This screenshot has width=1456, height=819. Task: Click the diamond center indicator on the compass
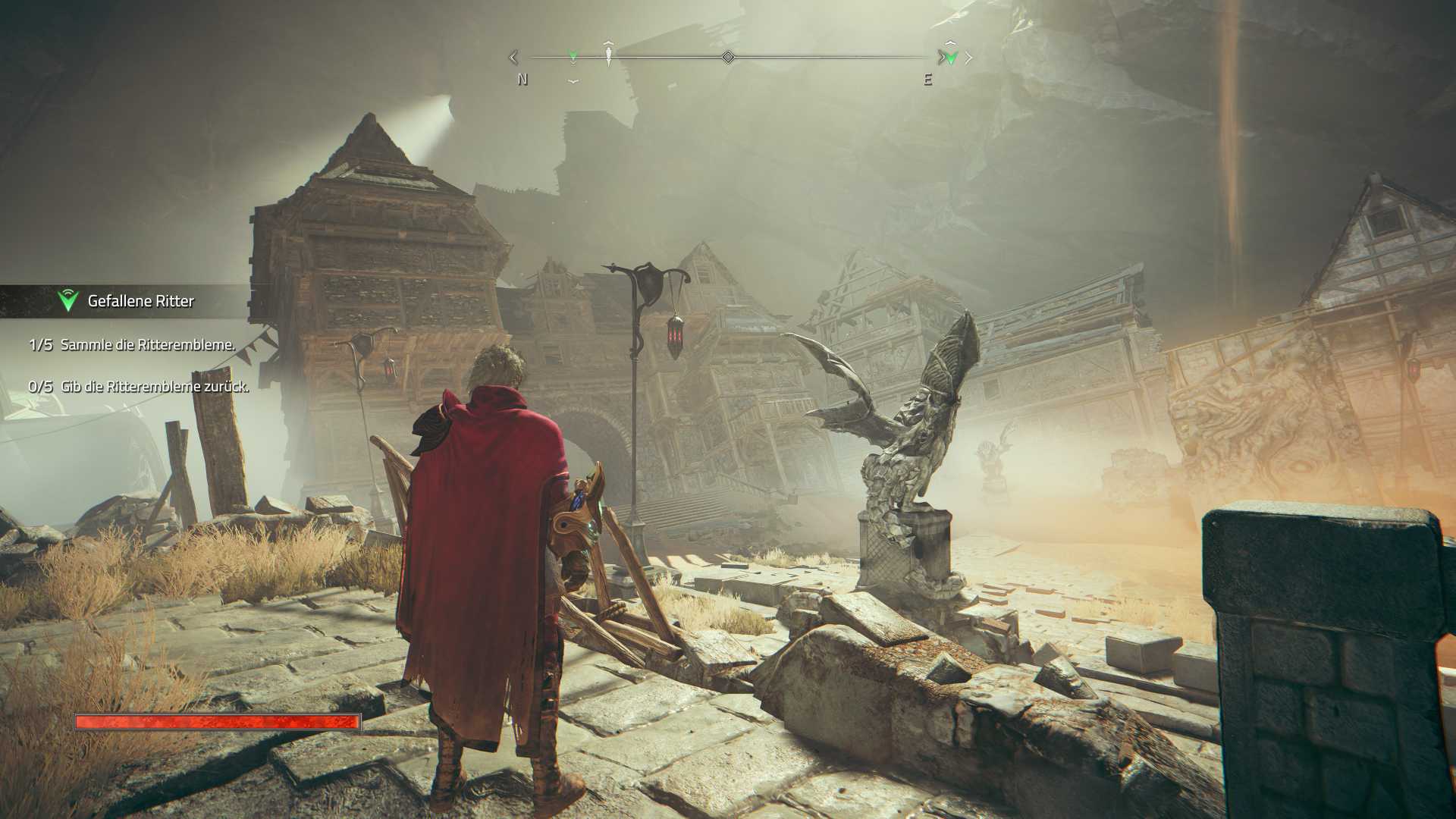point(728,57)
